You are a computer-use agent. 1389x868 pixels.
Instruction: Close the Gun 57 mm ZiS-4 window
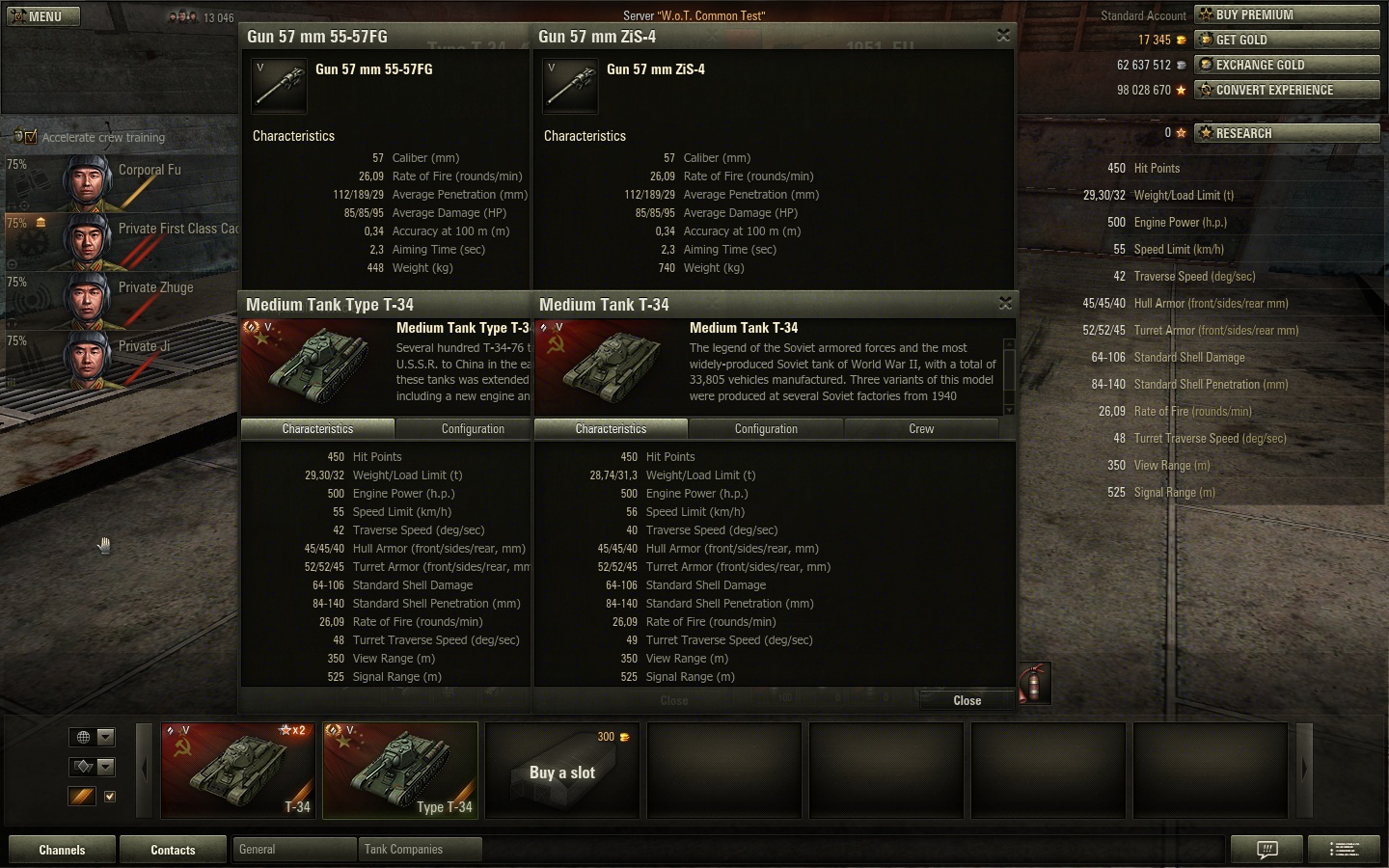point(1003,36)
